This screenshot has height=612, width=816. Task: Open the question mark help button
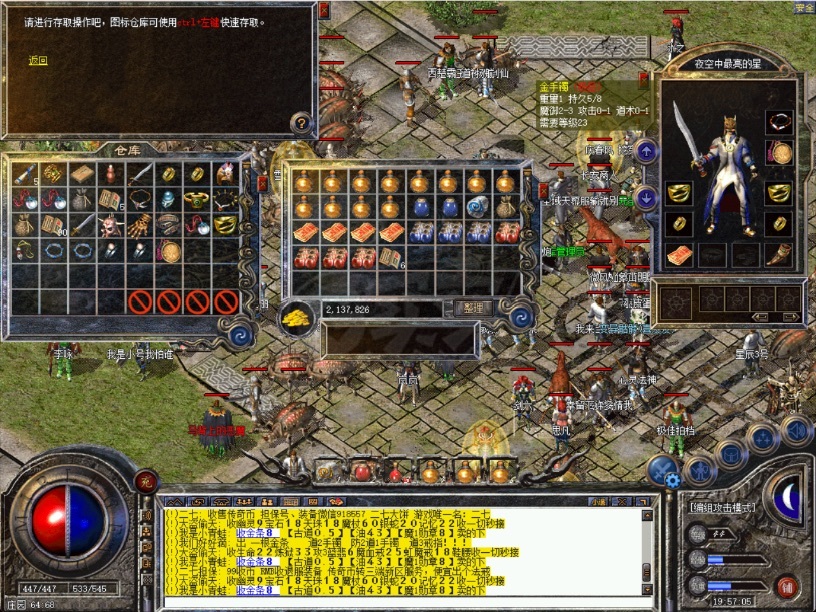click(300, 123)
